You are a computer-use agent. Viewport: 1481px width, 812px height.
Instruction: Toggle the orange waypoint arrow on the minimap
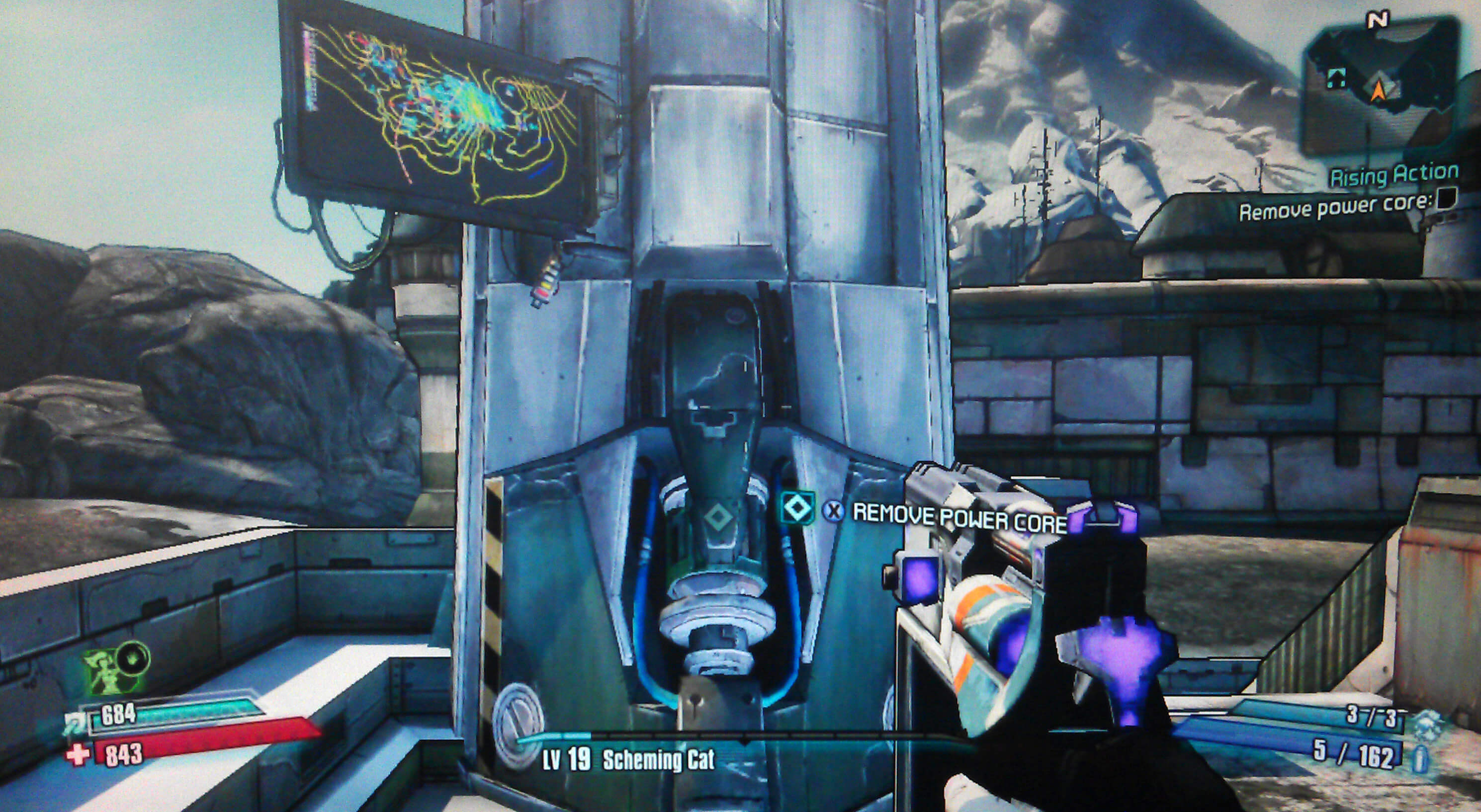point(1380,89)
